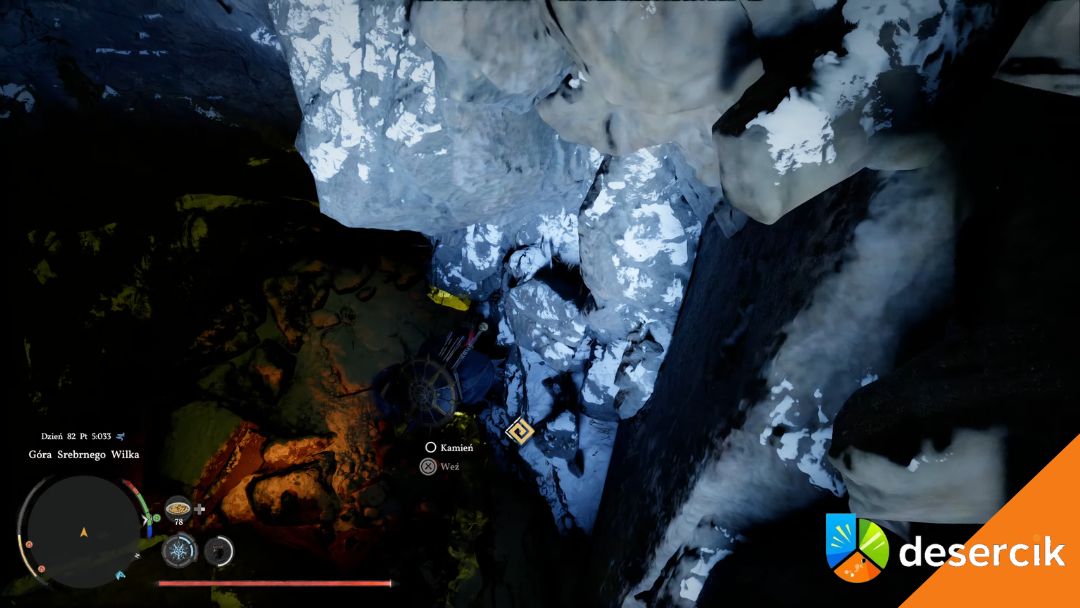This screenshot has width=1080, height=608.
Task: Click the dark round ability icon beside the snowflake
Action: pos(219,549)
